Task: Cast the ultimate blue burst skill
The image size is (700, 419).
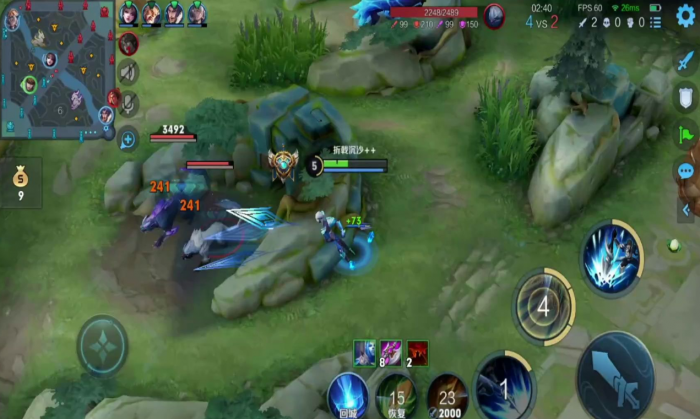Action: click(x=610, y=258)
